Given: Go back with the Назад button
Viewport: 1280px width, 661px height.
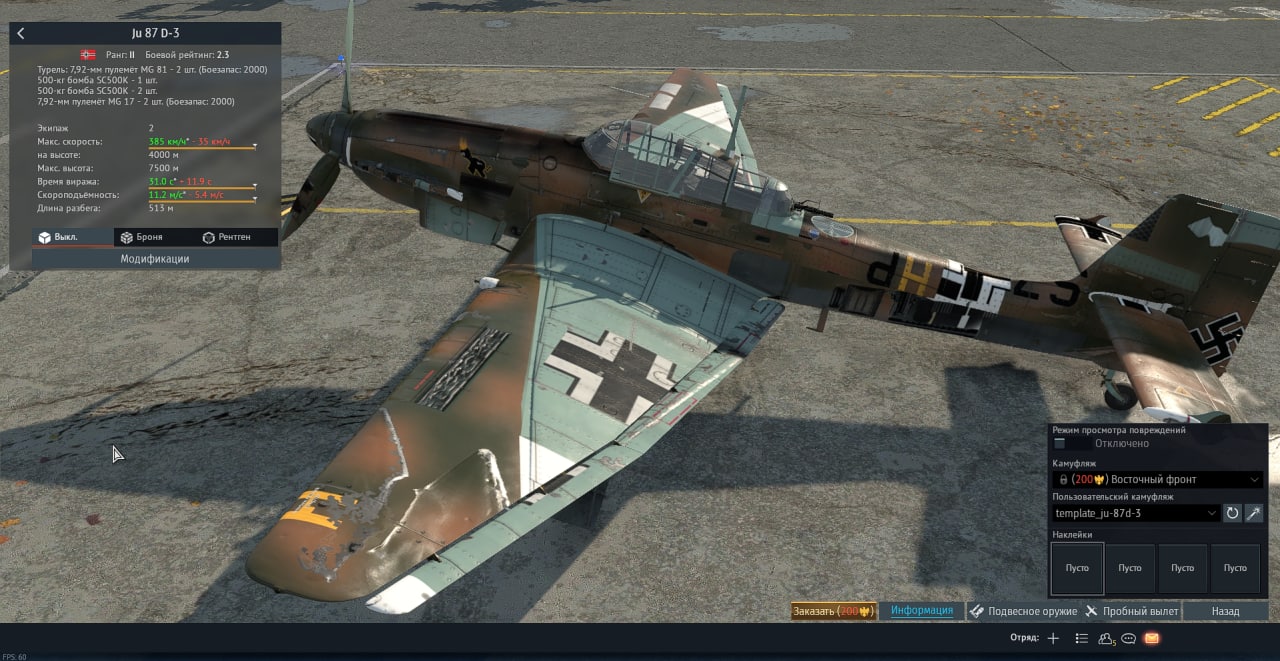Looking at the screenshot, I should click(1225, 611).
